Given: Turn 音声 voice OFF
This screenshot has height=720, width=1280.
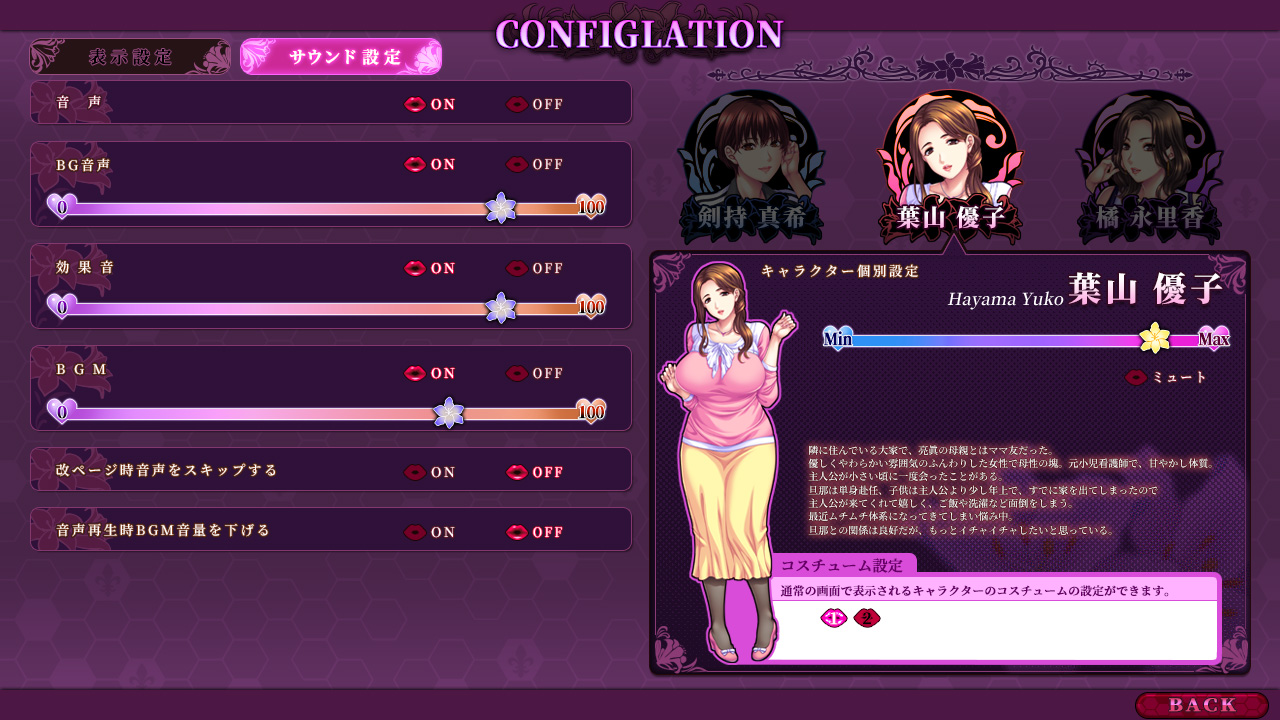Looking at the screenshot, I should point(535,104).
